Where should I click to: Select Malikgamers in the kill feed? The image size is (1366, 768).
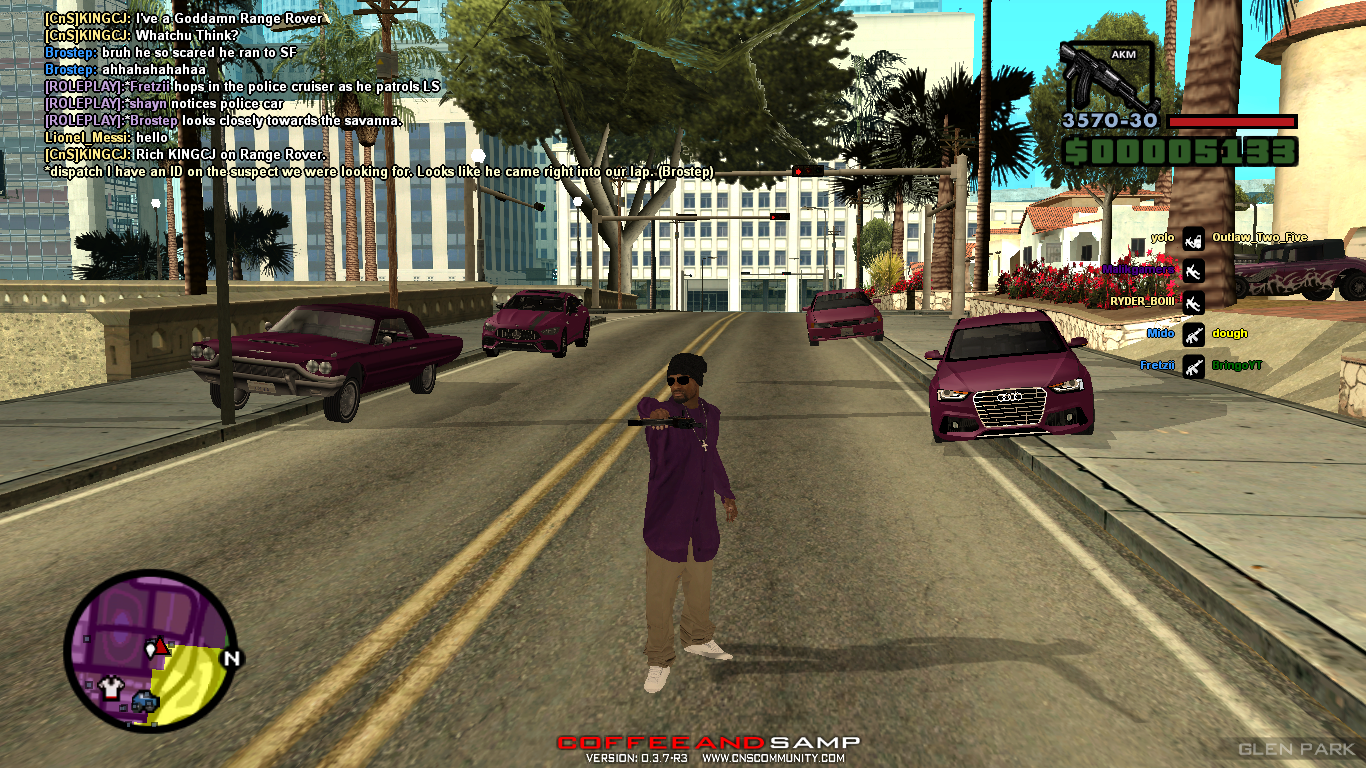[1138, 270]
